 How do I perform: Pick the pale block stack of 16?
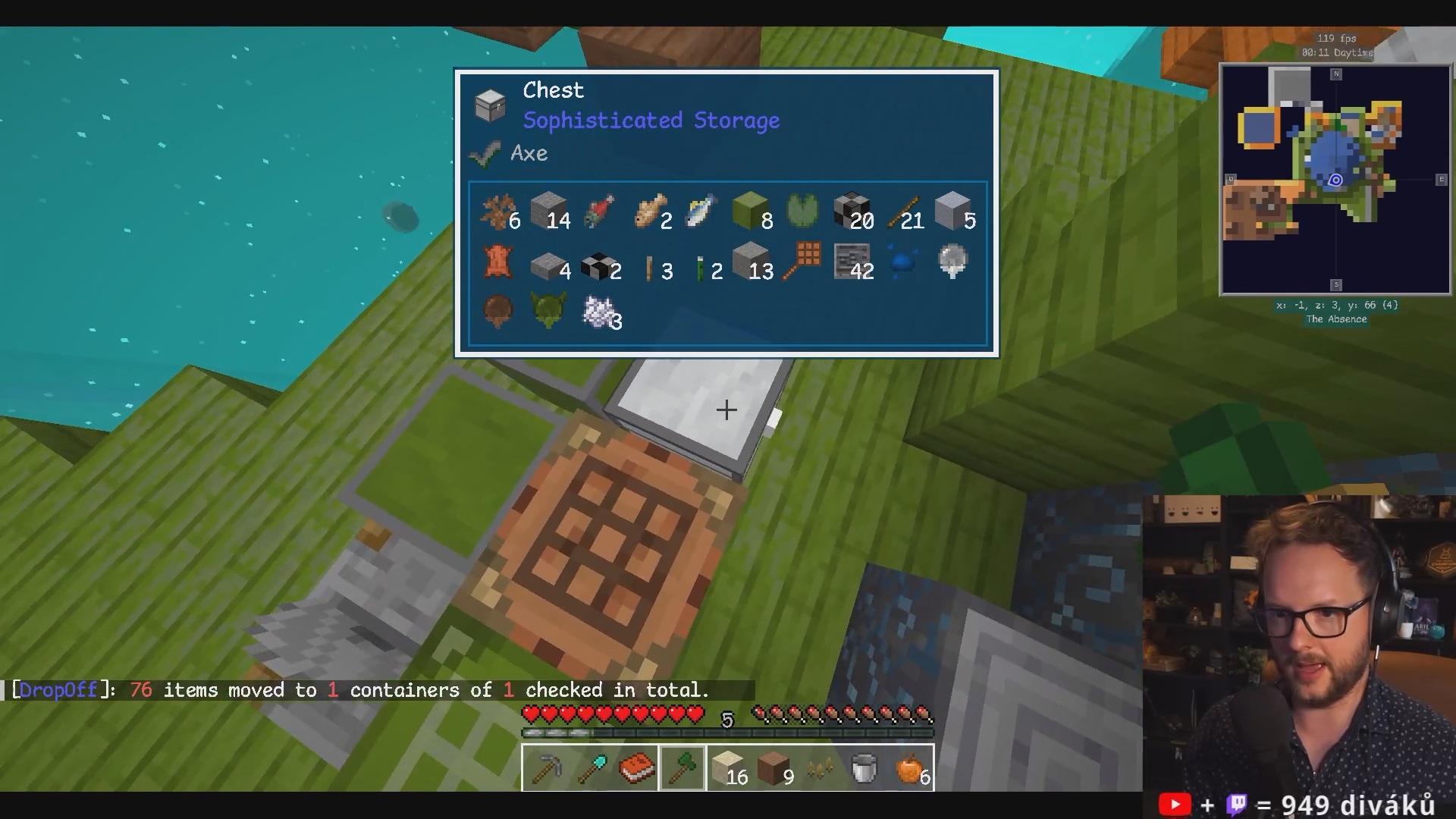pos(729,768)
